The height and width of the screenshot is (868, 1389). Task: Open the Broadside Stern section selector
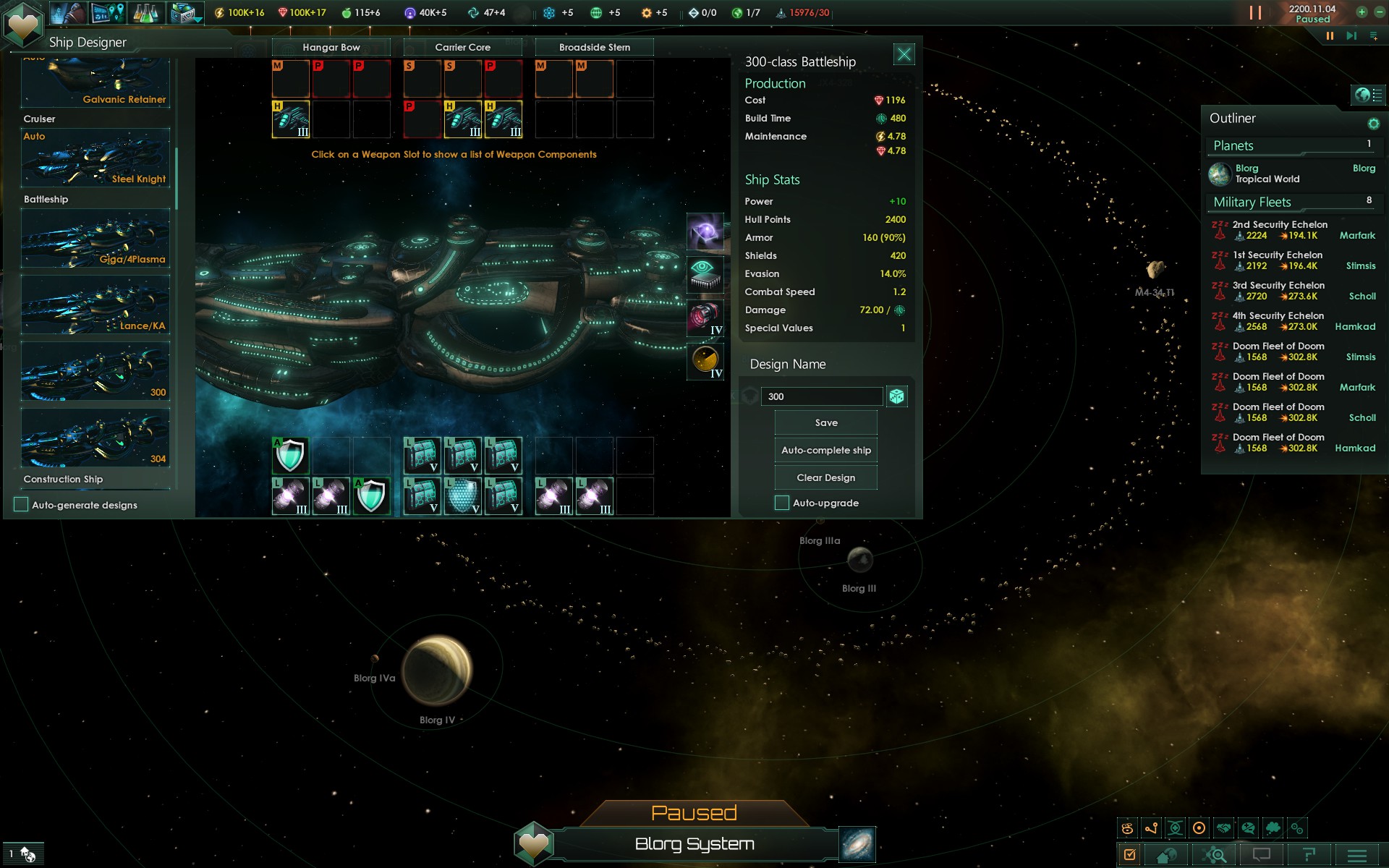point(594,48)
